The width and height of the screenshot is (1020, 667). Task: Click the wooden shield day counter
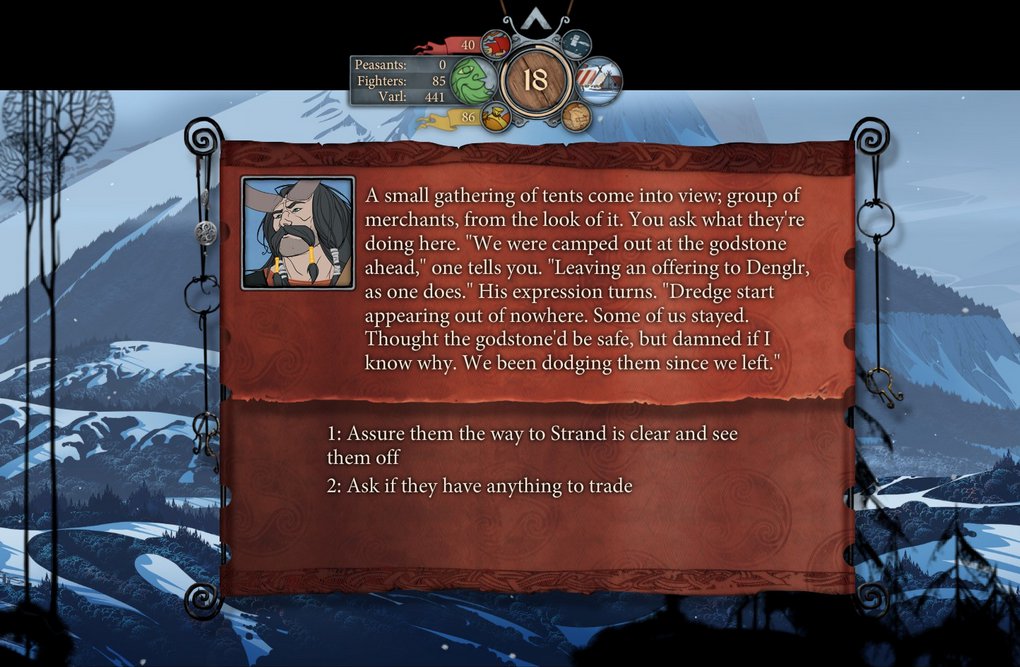(x=537, y=81)
